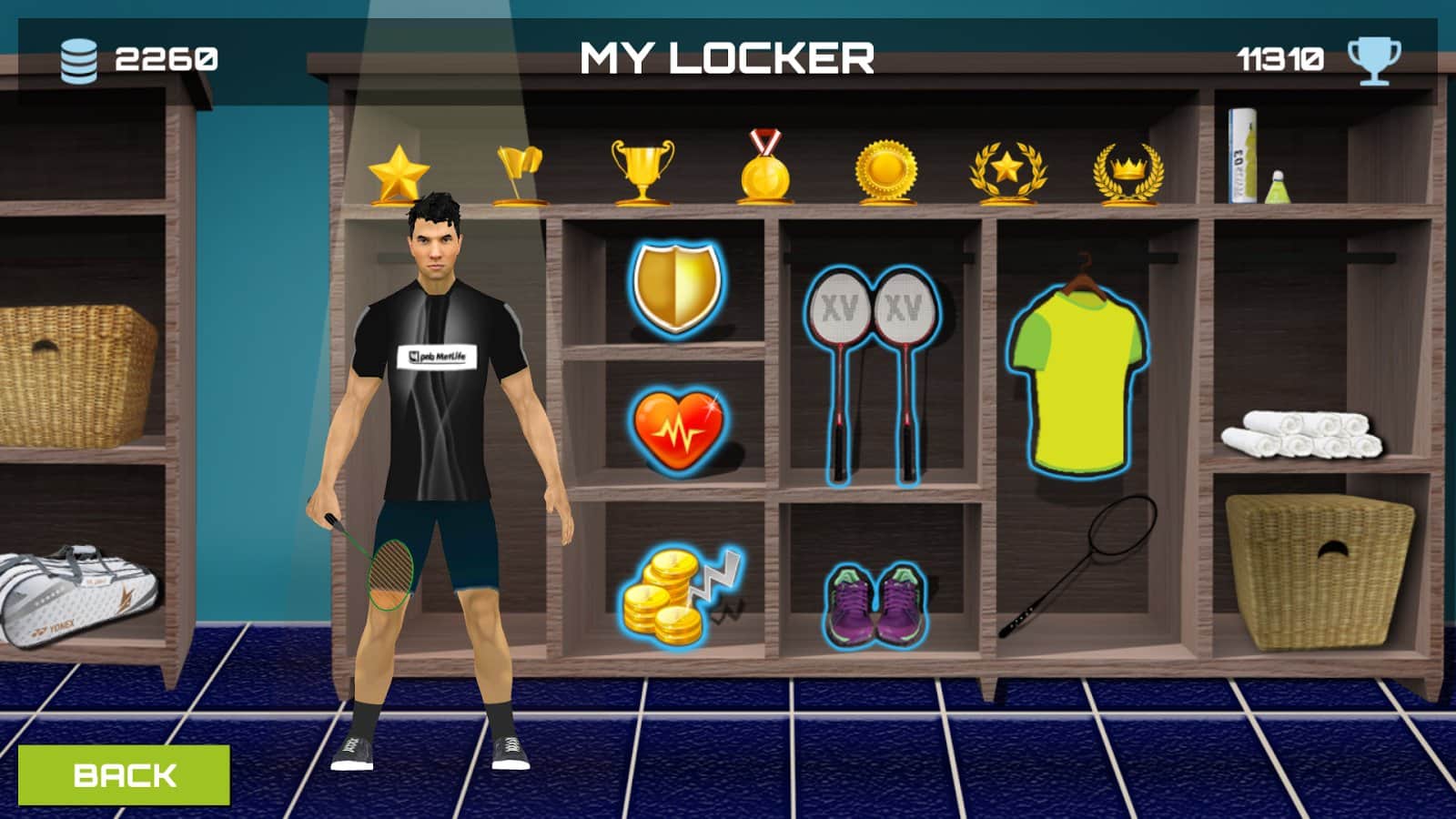Pick the purple shoes item
The image size is (1456, 819).
click(x=875, y=603)
